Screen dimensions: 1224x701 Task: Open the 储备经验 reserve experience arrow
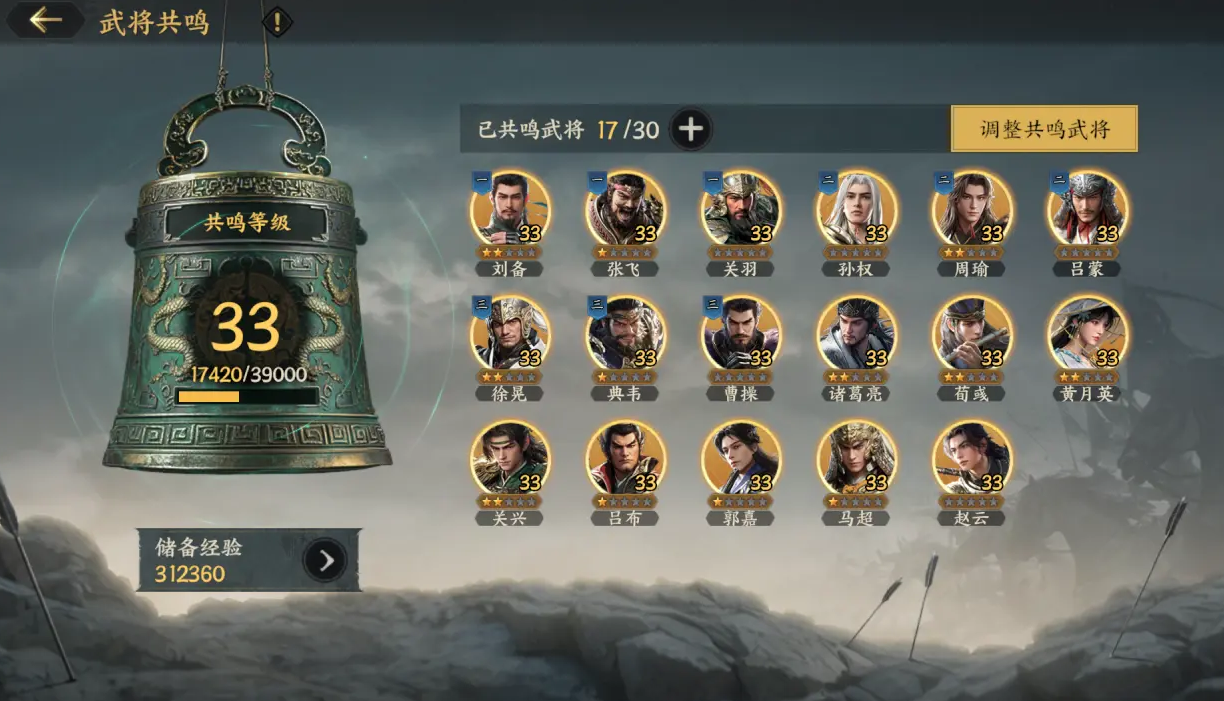pyautogui.click(x=325, y=561)
